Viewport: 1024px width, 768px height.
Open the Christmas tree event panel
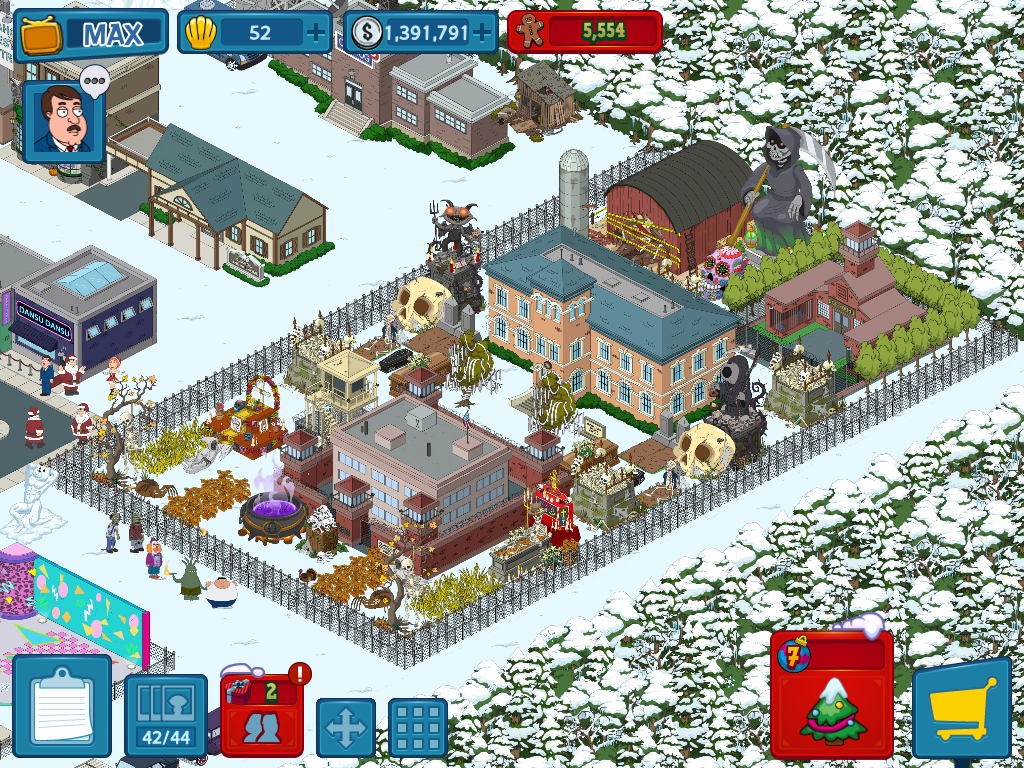click(x=832, y=695)
